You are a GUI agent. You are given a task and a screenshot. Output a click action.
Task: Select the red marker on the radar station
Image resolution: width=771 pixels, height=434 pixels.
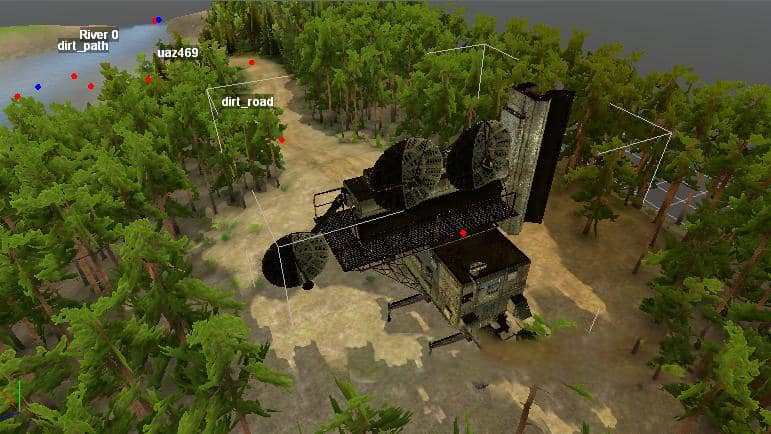463,233
